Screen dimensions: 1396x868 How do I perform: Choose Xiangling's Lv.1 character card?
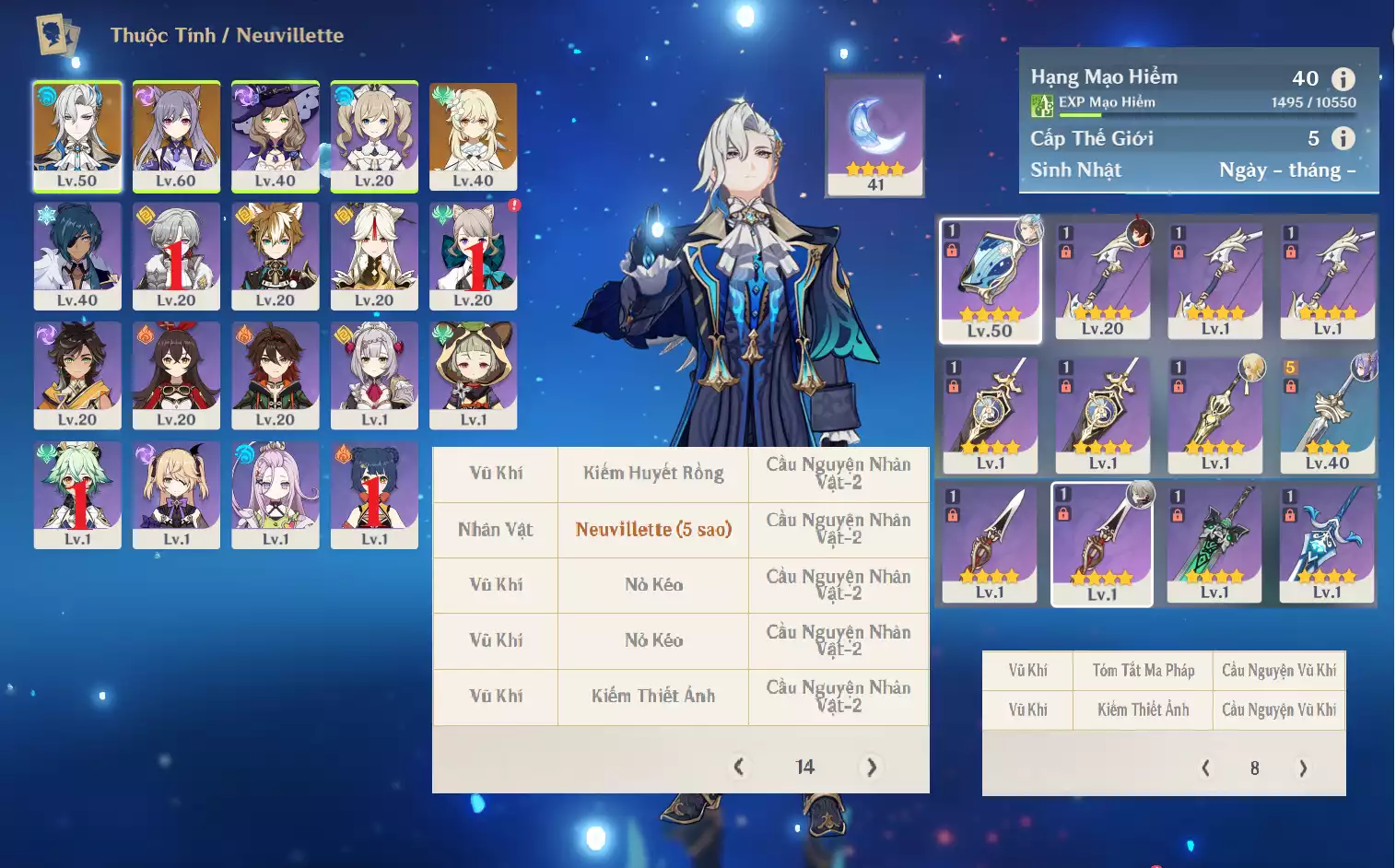[374, 495]
